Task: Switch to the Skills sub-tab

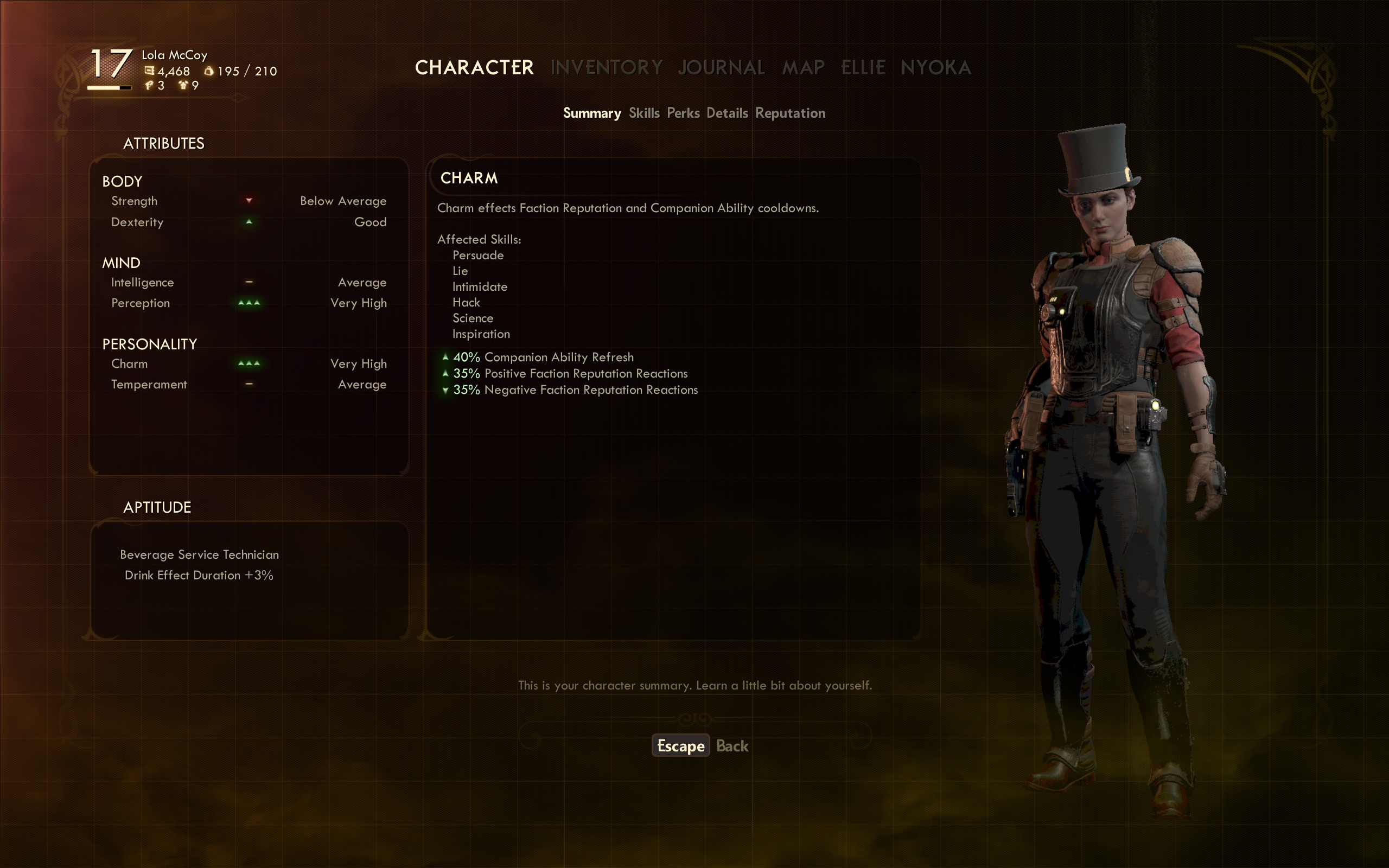Action: 644,113
